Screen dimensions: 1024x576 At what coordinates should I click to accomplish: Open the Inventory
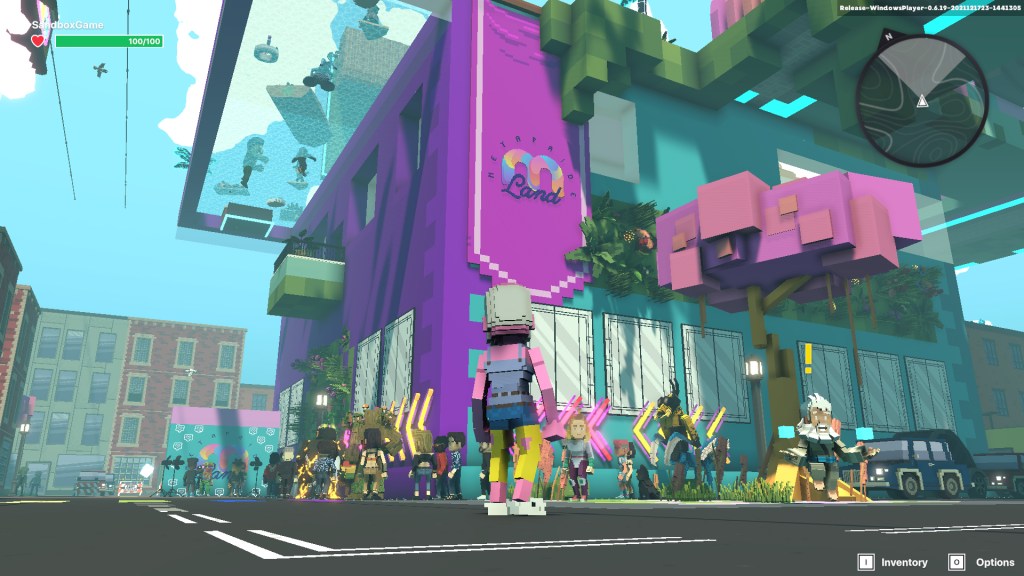[892, 562]
